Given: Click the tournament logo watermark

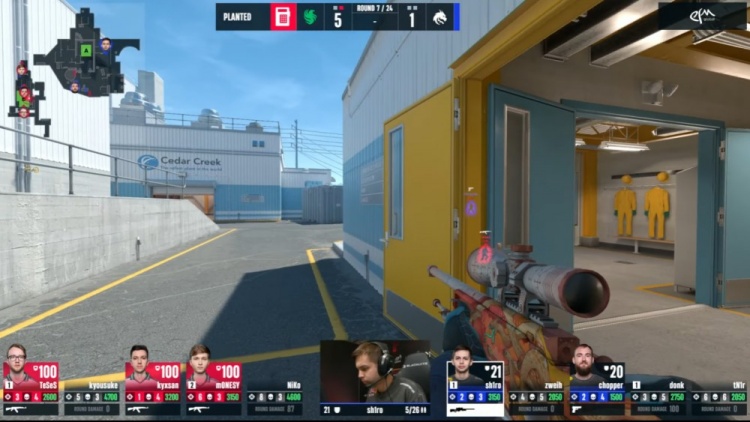Looking at the screenshot, I should pos(702,16).
